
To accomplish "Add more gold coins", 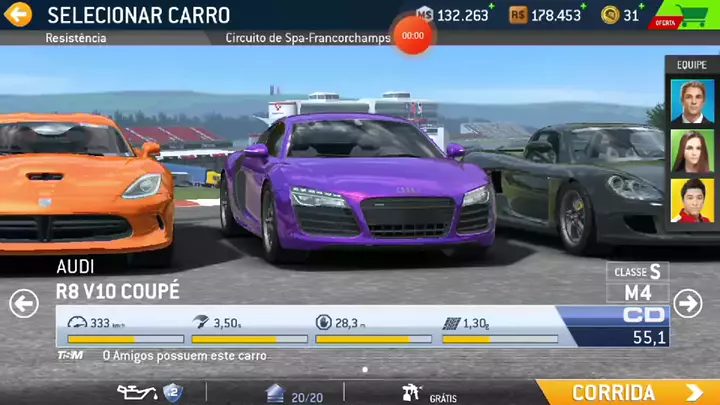I will coord(632,15).
